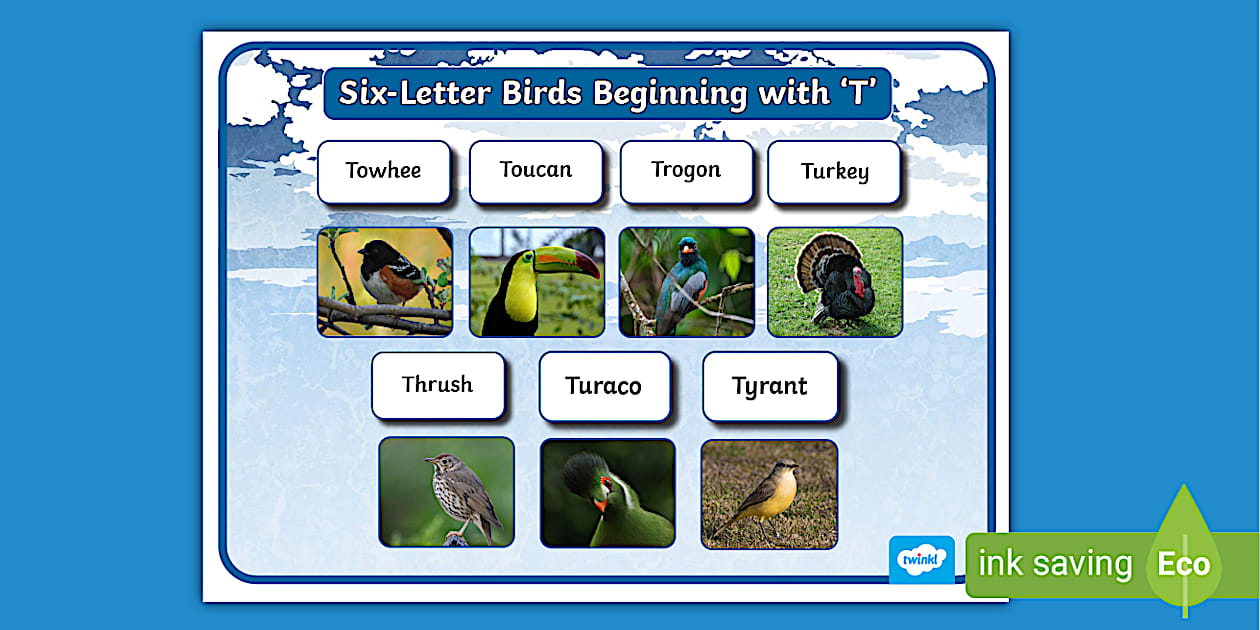This screenshot has height=630, width=1260.
Task: Click the Tyrant word card
Action: (x=769, y=386)
